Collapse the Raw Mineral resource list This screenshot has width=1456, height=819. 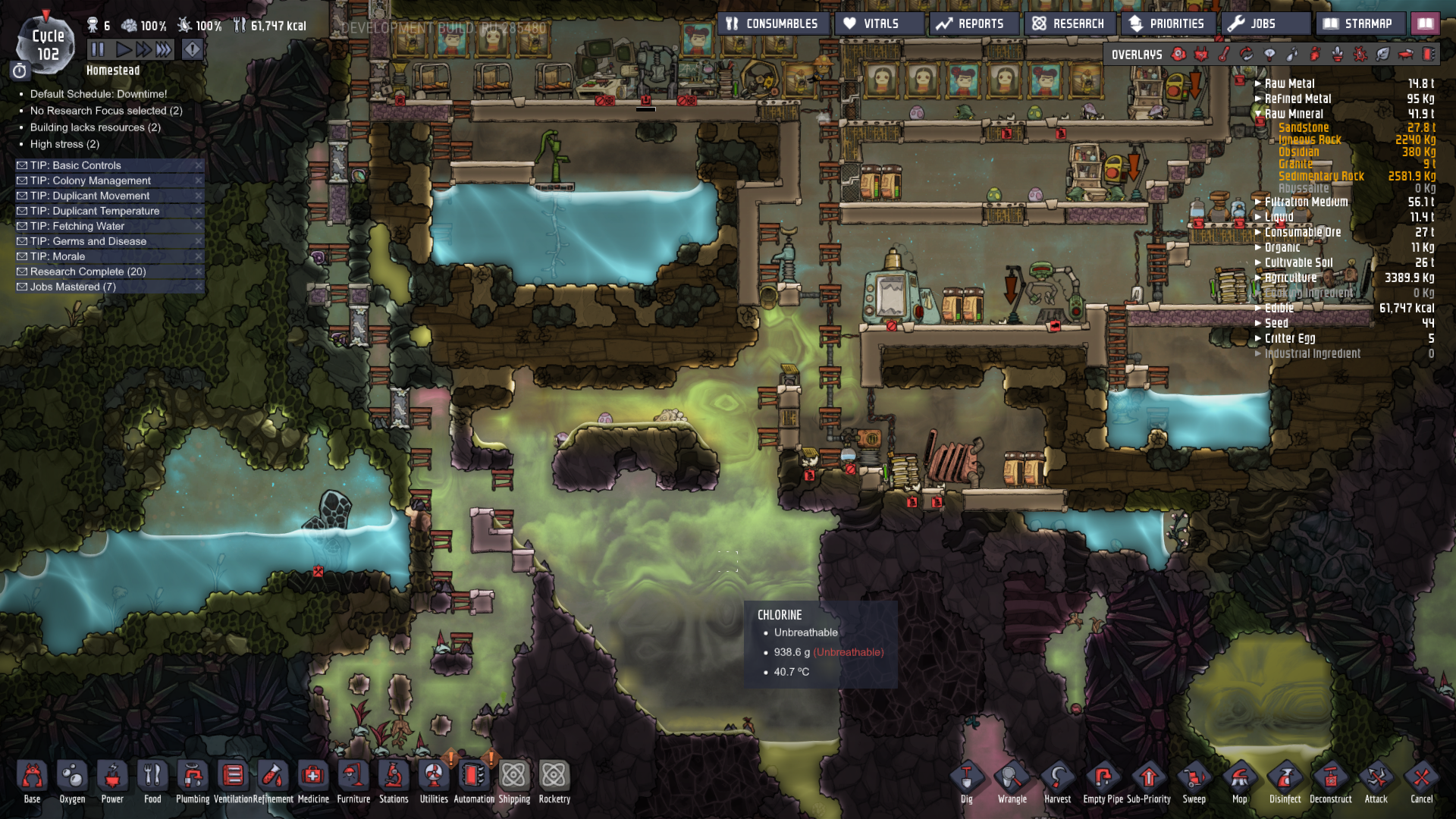tap(1259, 114)
